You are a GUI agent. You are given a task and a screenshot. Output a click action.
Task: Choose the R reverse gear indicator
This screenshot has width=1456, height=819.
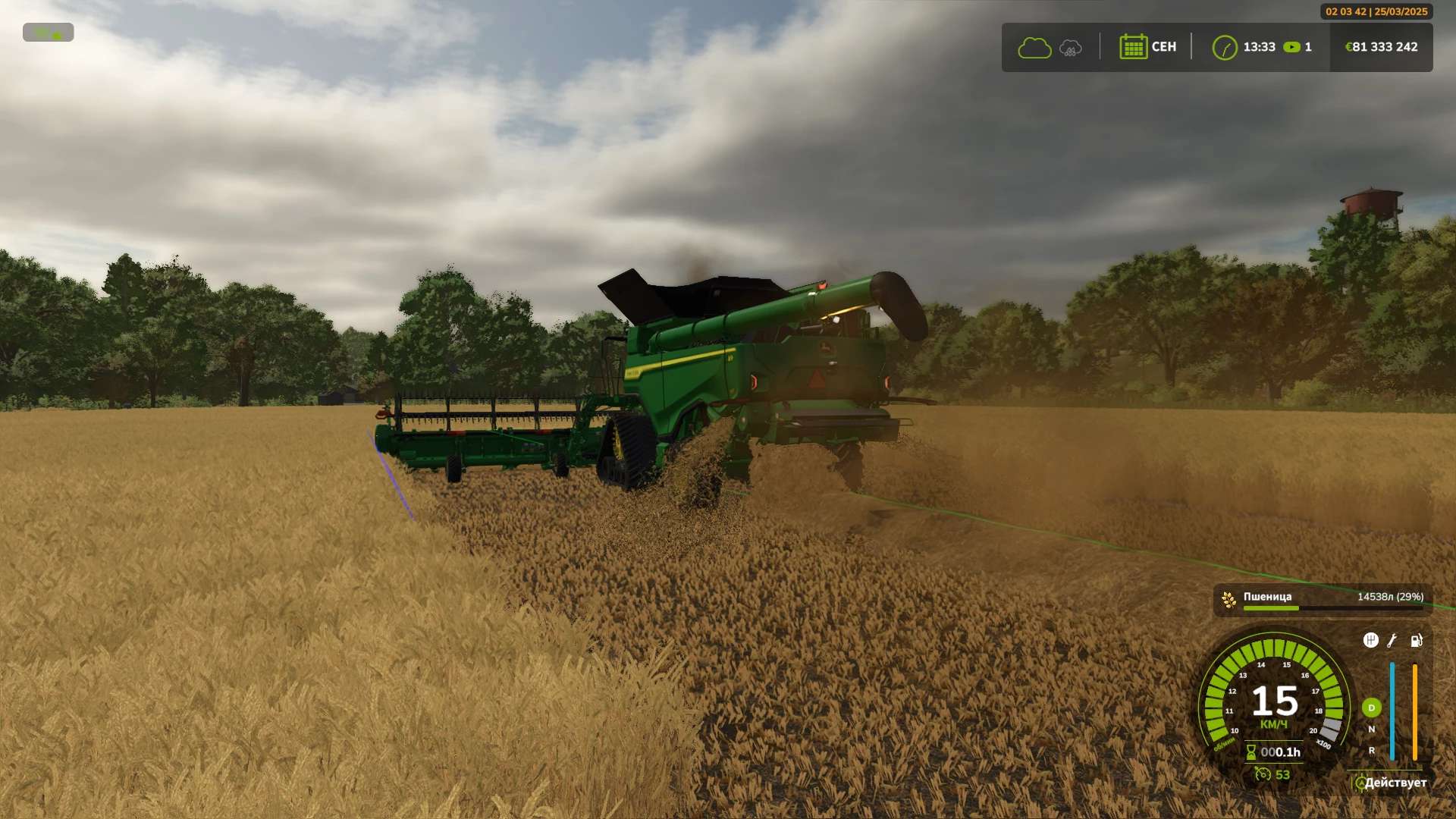coord(1371,751)
